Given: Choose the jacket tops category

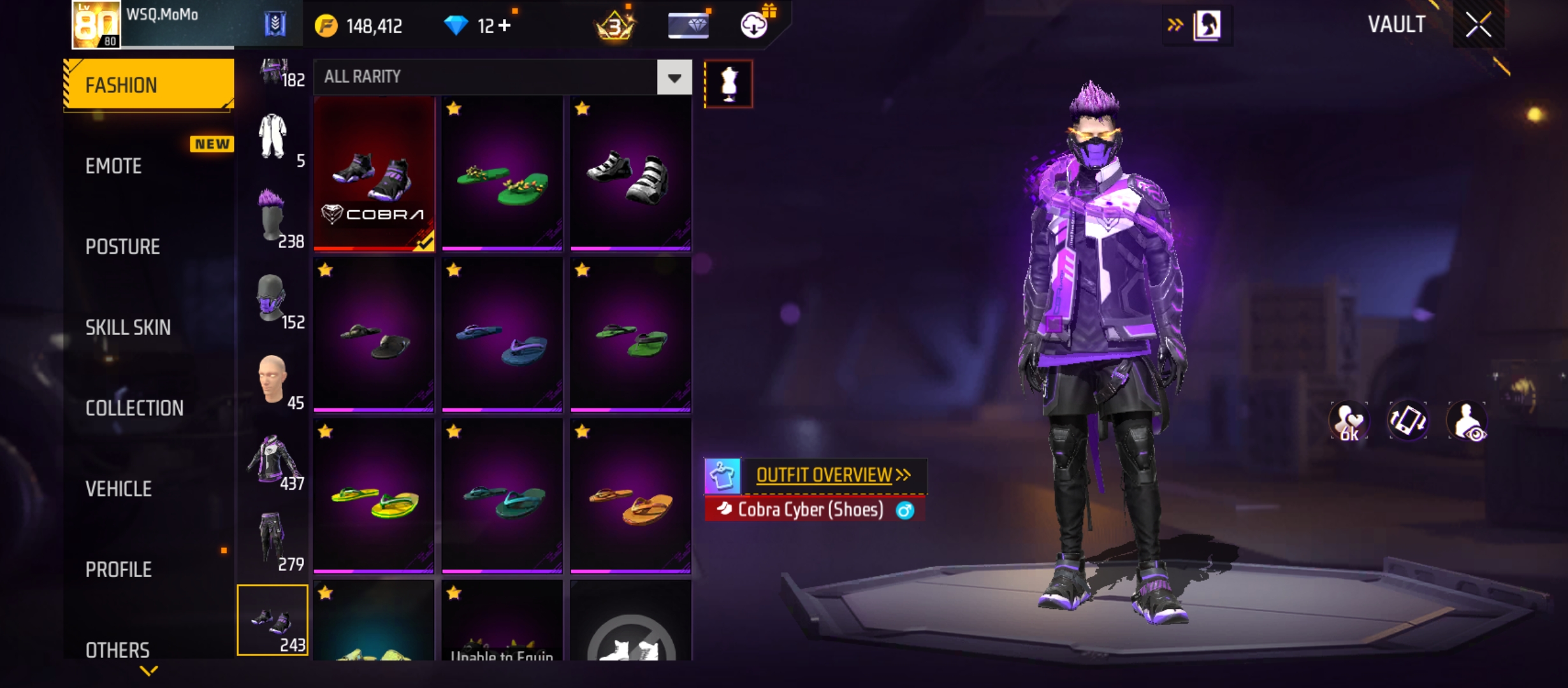Looking at the screenshot, I should 273,460.
